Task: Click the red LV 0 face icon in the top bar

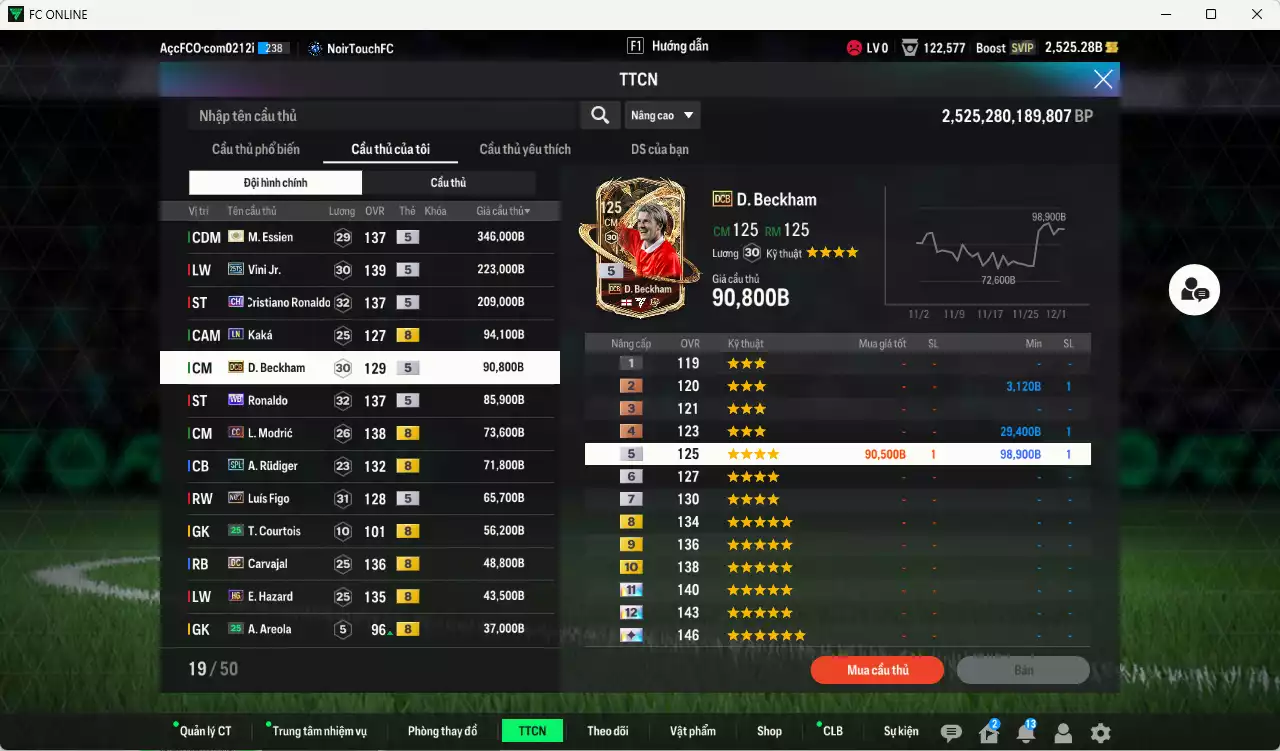Action: click(854, 47)
